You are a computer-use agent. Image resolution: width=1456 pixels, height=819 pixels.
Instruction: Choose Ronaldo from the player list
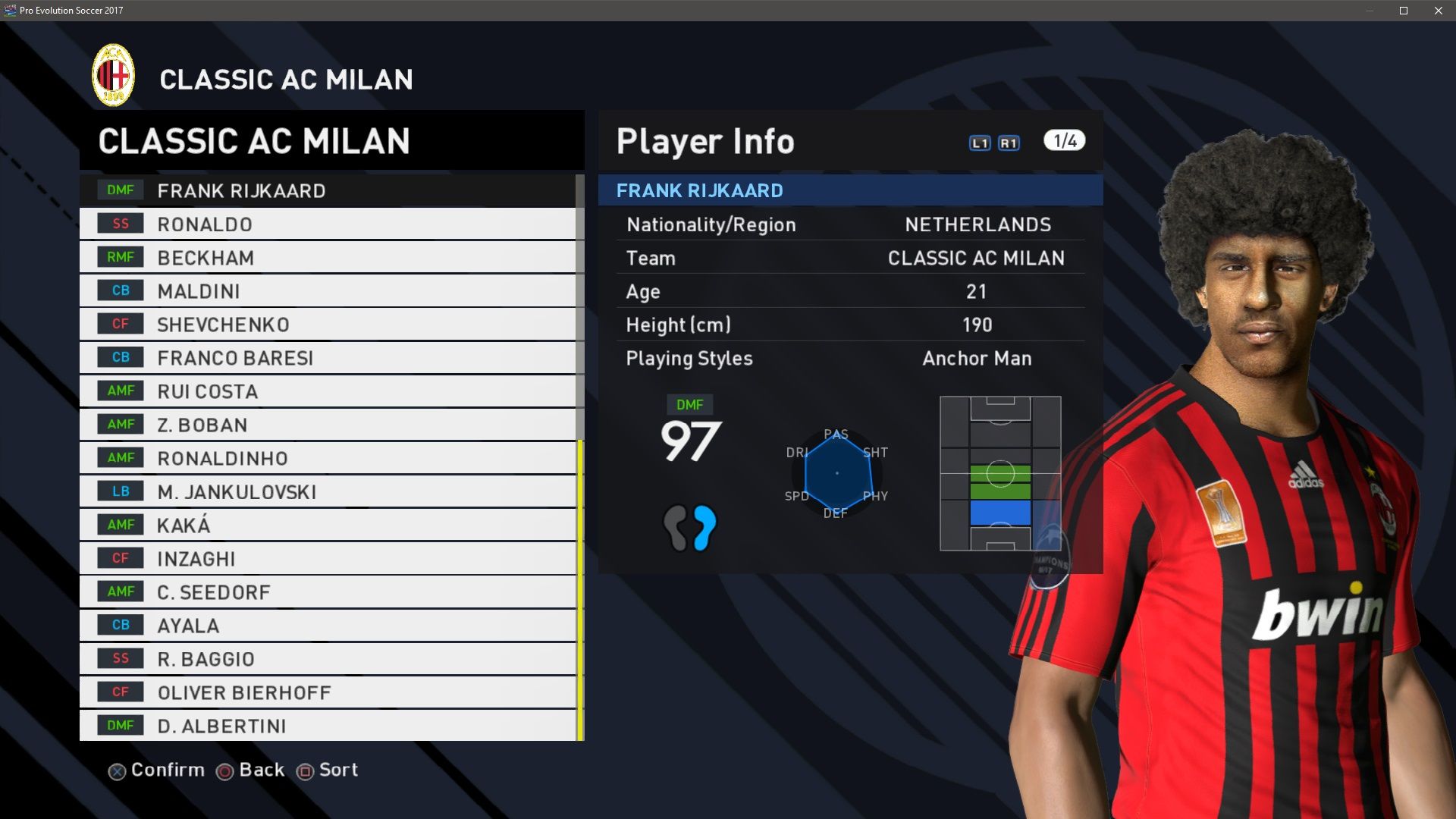tap(328, 224)
